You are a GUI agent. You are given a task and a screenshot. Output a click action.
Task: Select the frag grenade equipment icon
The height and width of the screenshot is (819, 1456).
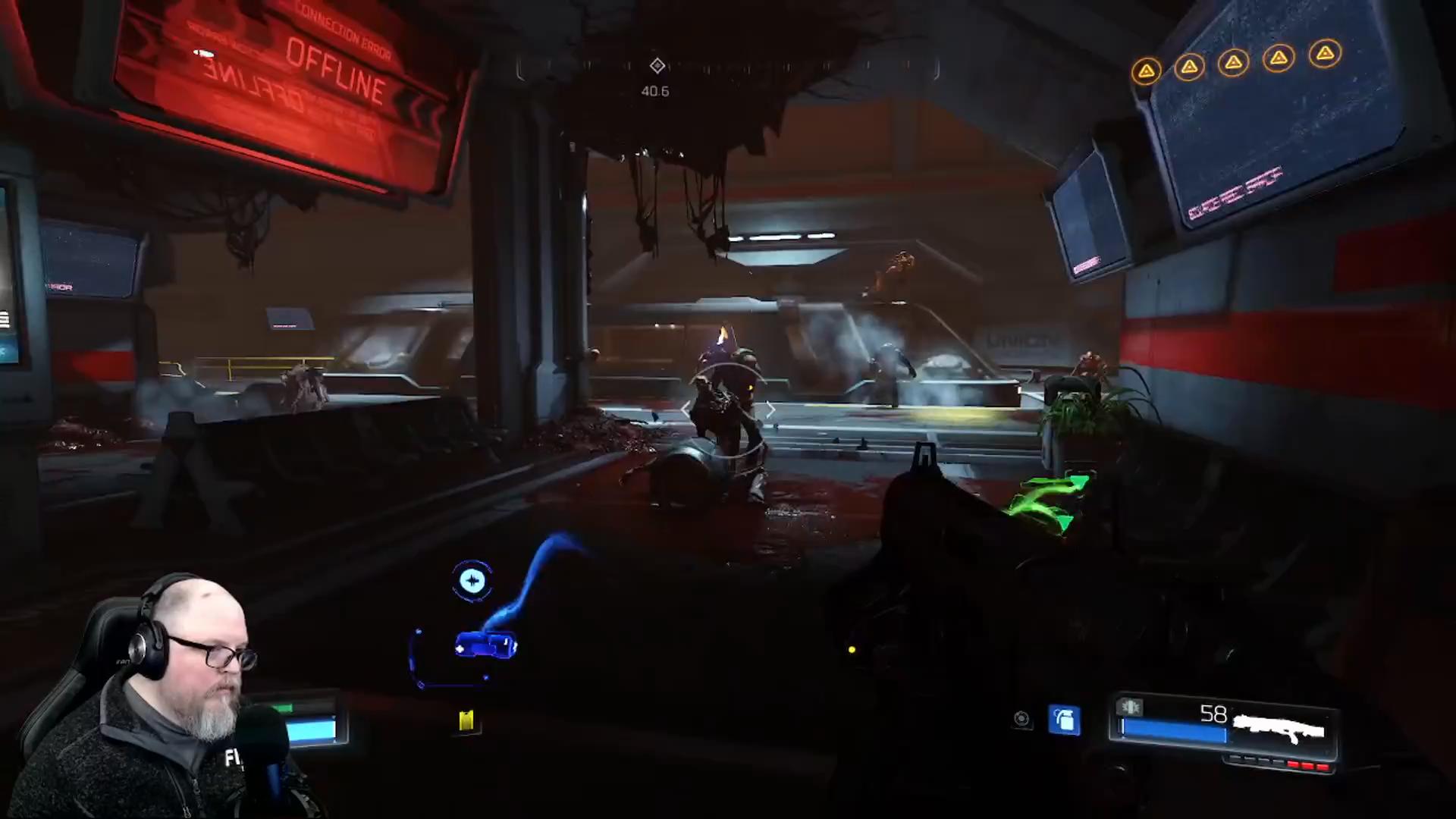(x=1065, y=720)
